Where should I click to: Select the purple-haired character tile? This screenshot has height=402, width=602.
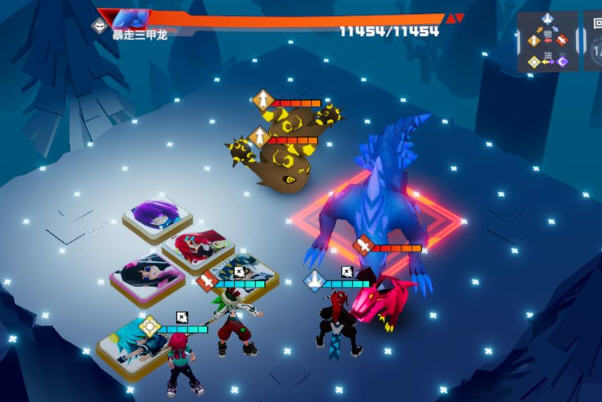(x=158, y=217)
